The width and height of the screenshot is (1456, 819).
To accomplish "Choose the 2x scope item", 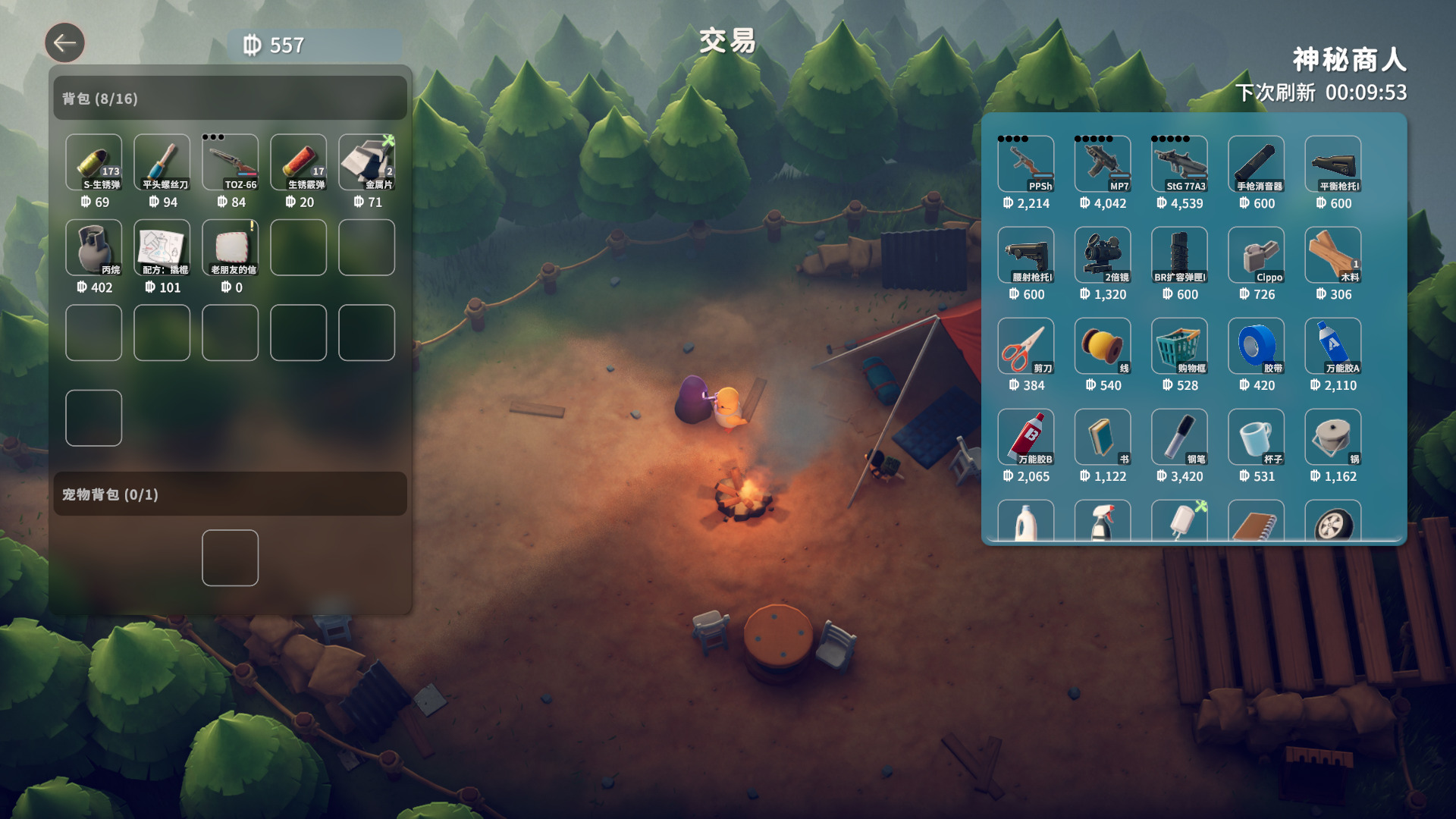I will pyautogui.click(x=1102, y=255).
